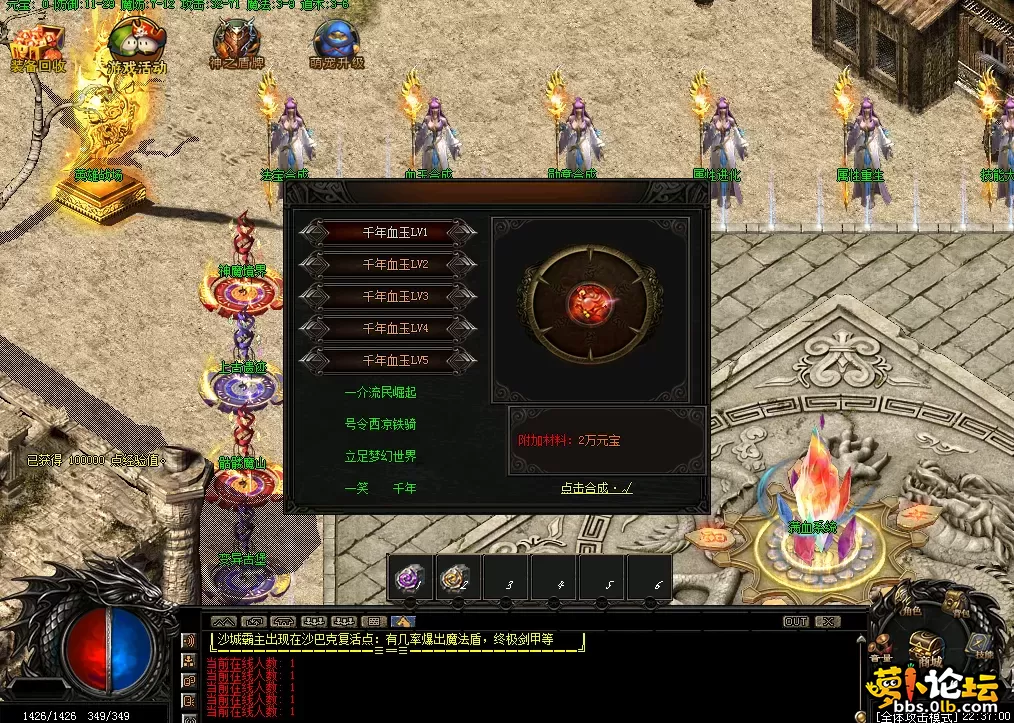Click the 点击合成 synthesize link

[x=596, y=488]
